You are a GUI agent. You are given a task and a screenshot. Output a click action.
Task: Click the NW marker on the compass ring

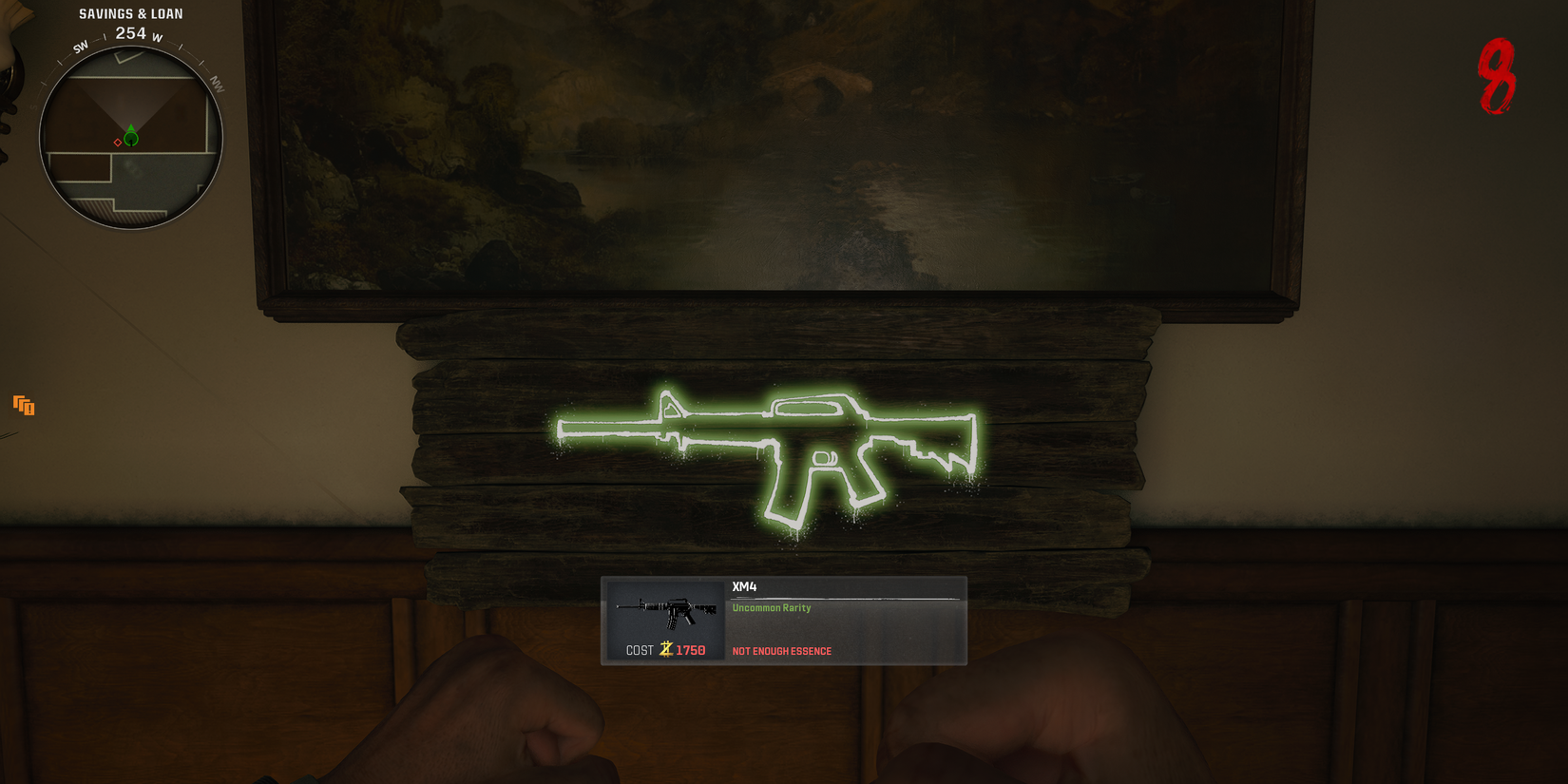pos(218,84)
